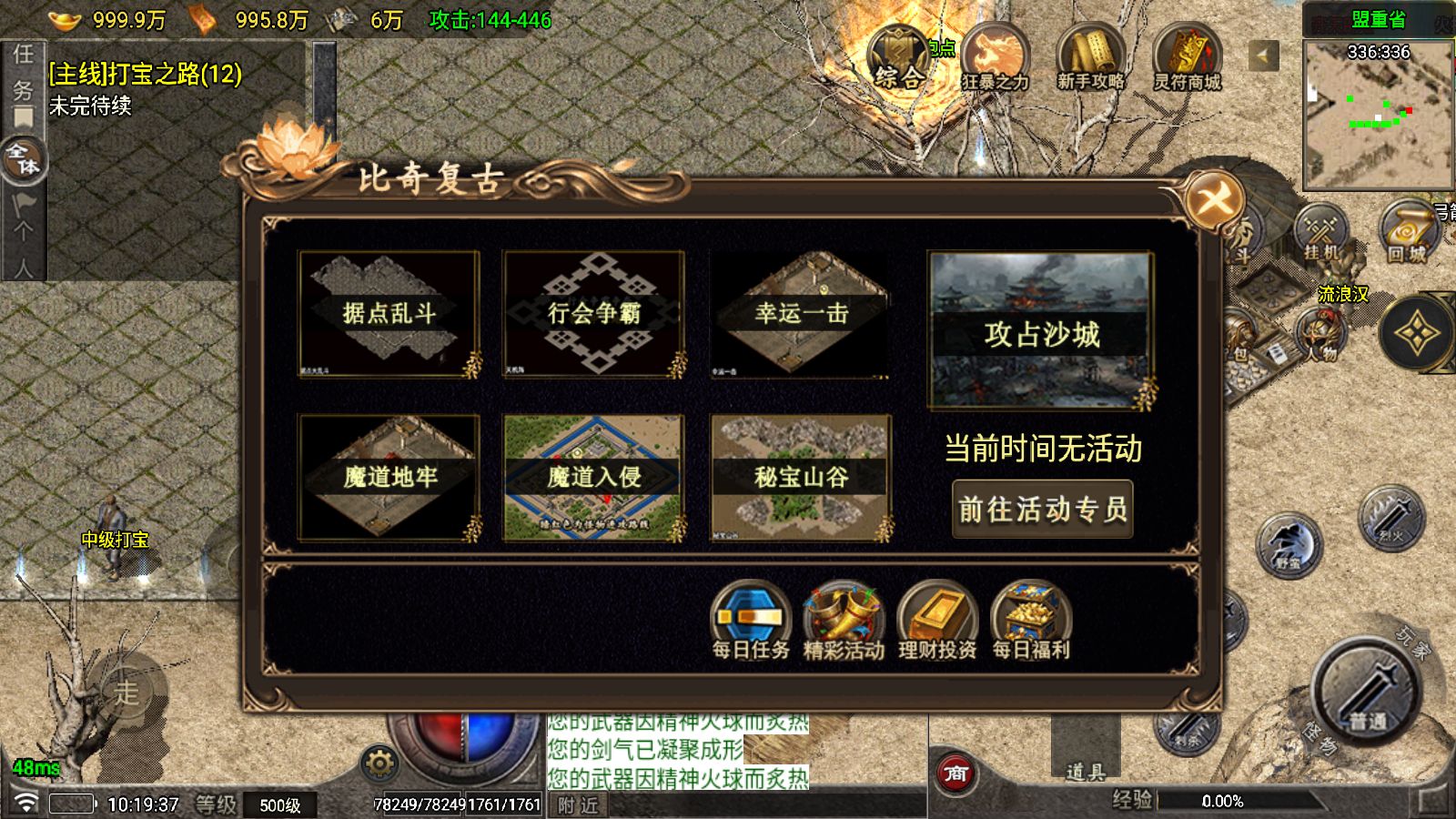This screenshot has height=819, width=1456.
Task: Open 每日任务 daily quests
Action: (x=751, y=619)
